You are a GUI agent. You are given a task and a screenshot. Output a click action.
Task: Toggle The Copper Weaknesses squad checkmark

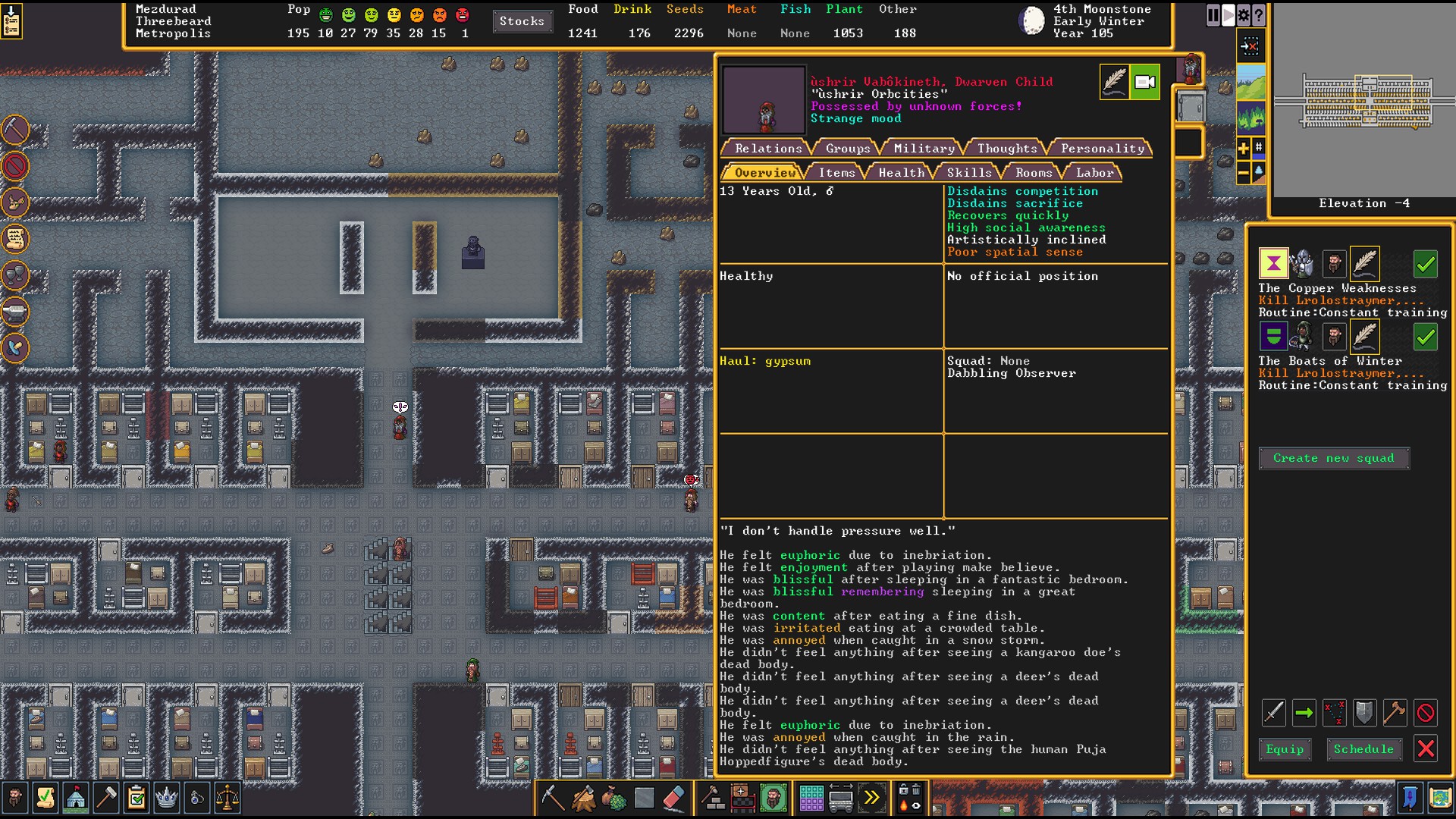[1426, 264]
